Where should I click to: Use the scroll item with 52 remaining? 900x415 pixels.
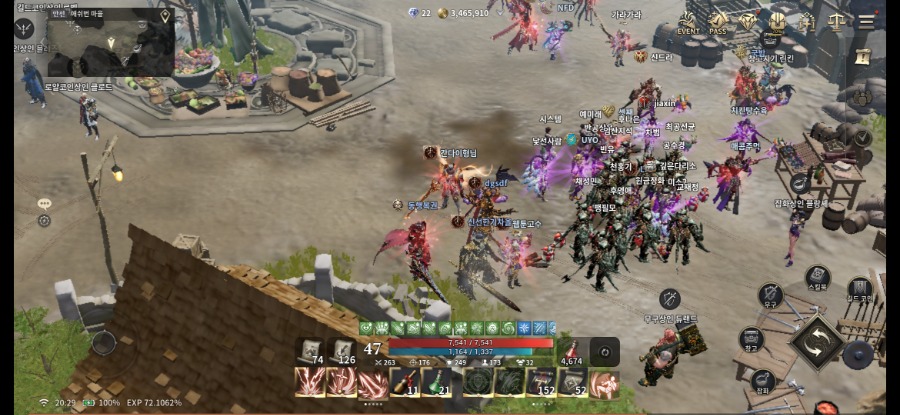coord(572,381)
